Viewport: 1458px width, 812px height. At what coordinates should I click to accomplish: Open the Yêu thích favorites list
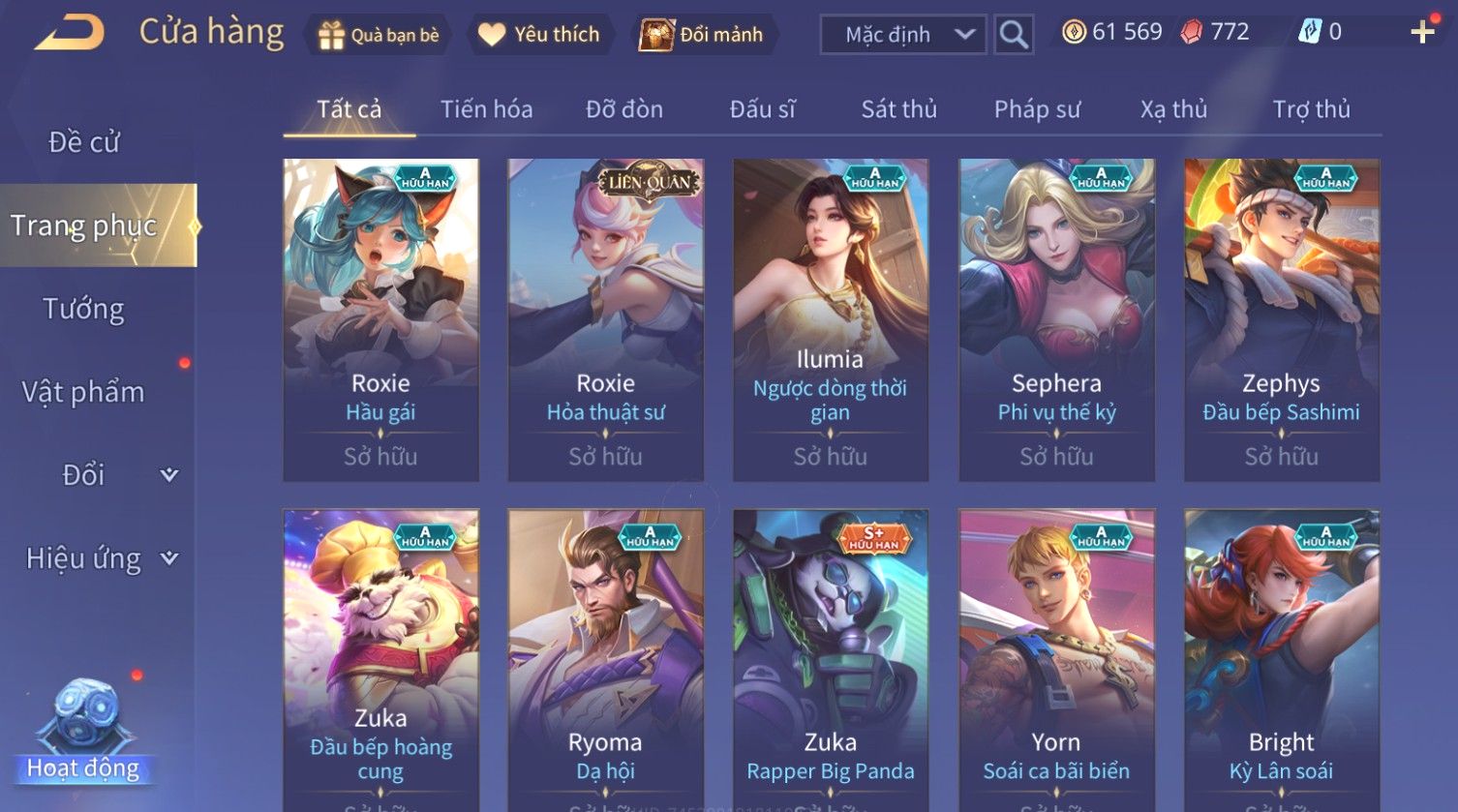[539, 35]
